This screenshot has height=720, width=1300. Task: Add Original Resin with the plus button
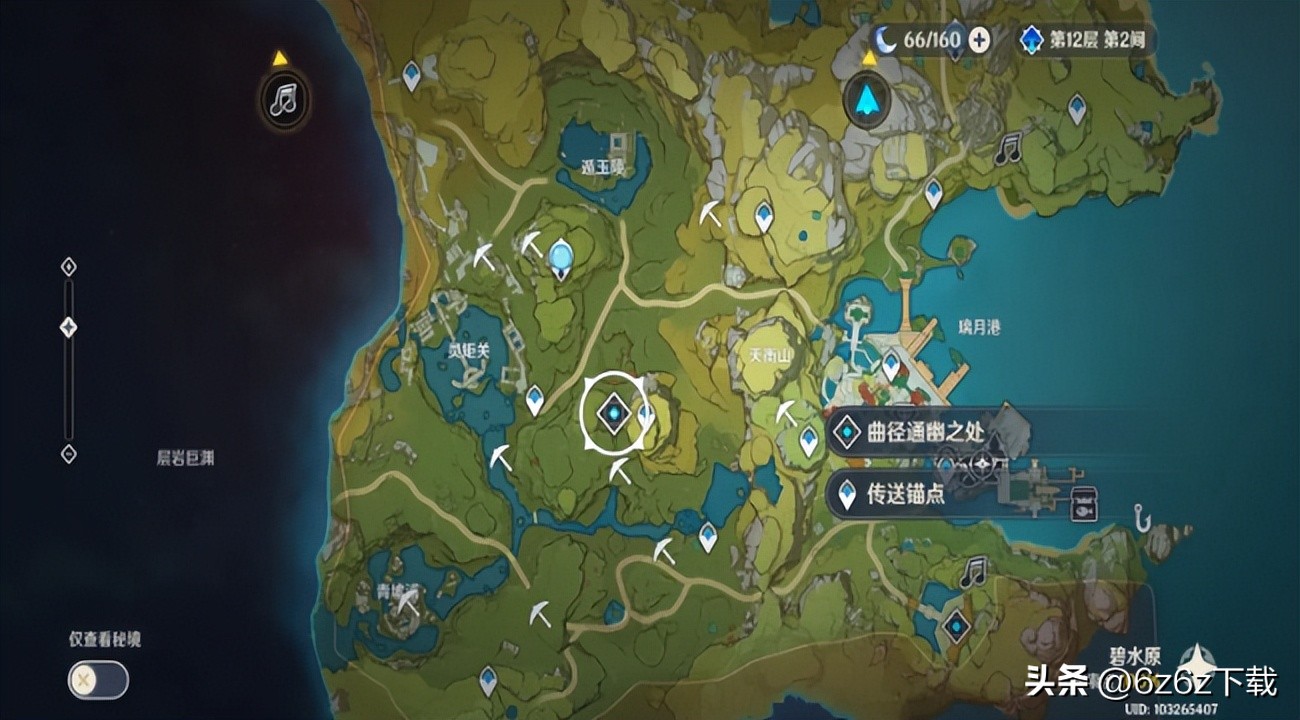pos(980,40)
